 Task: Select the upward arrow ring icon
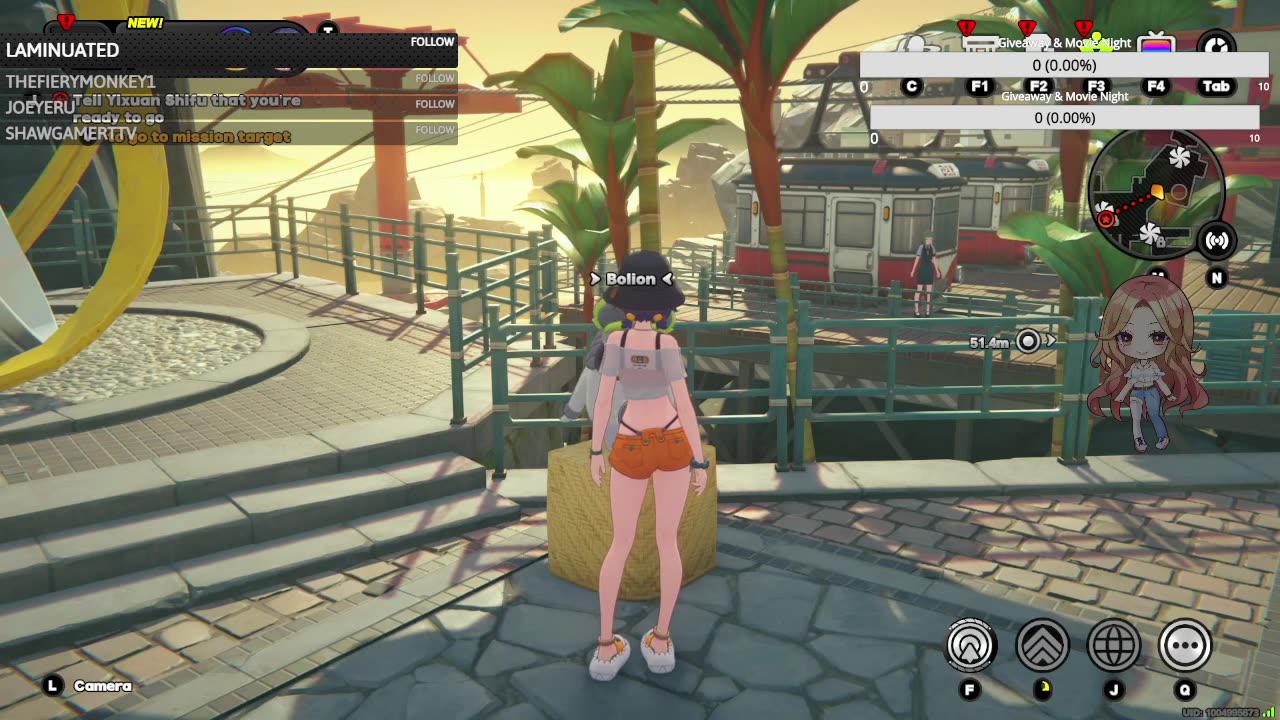(x=971, y=645)
